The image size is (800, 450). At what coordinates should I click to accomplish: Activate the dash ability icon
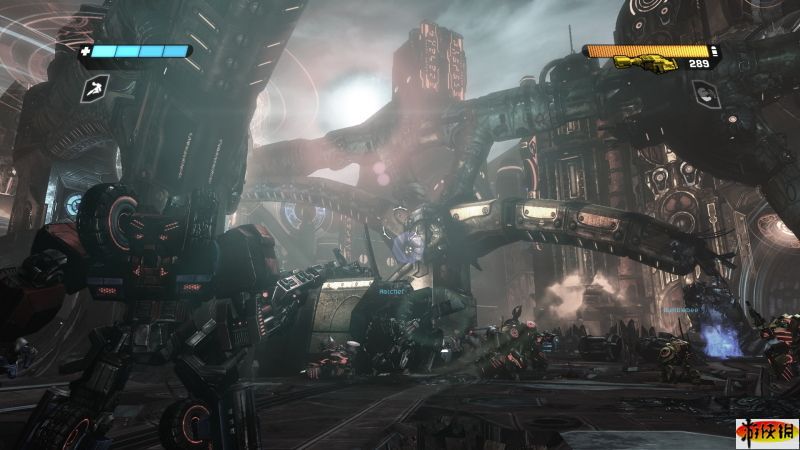pos(91,88)
